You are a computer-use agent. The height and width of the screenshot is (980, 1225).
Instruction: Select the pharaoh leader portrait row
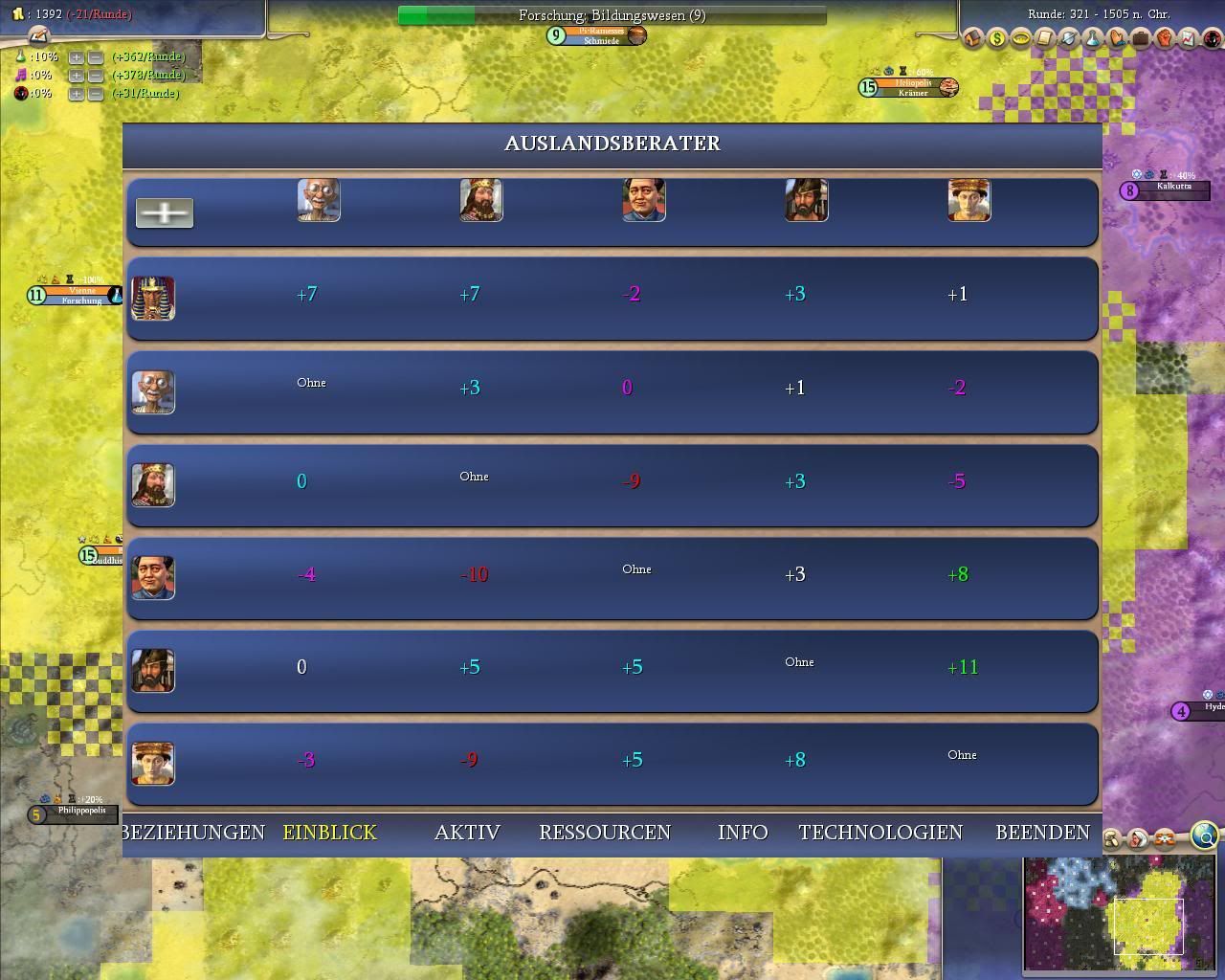coord(153,299)
